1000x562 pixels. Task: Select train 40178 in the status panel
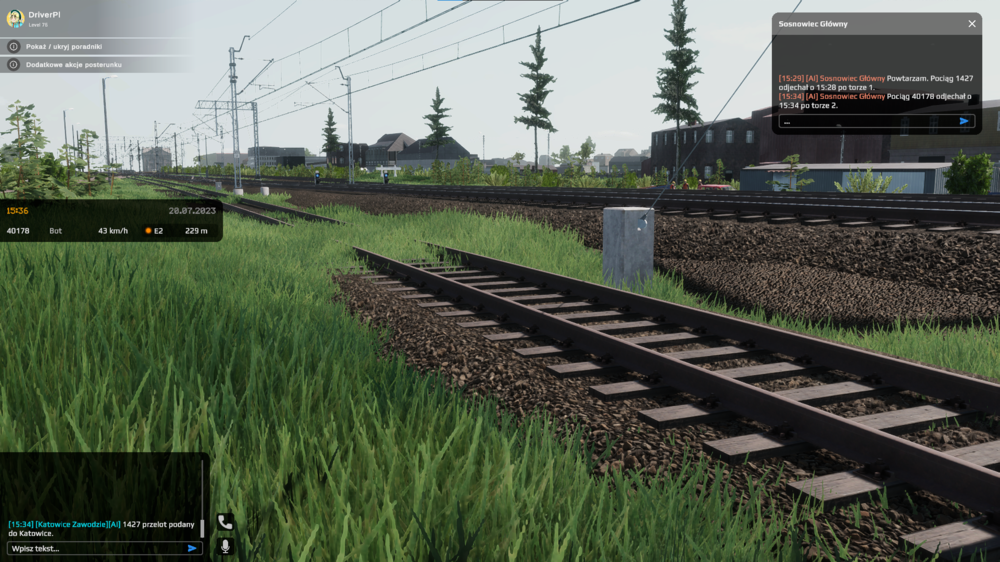click(x=18, y=231)
